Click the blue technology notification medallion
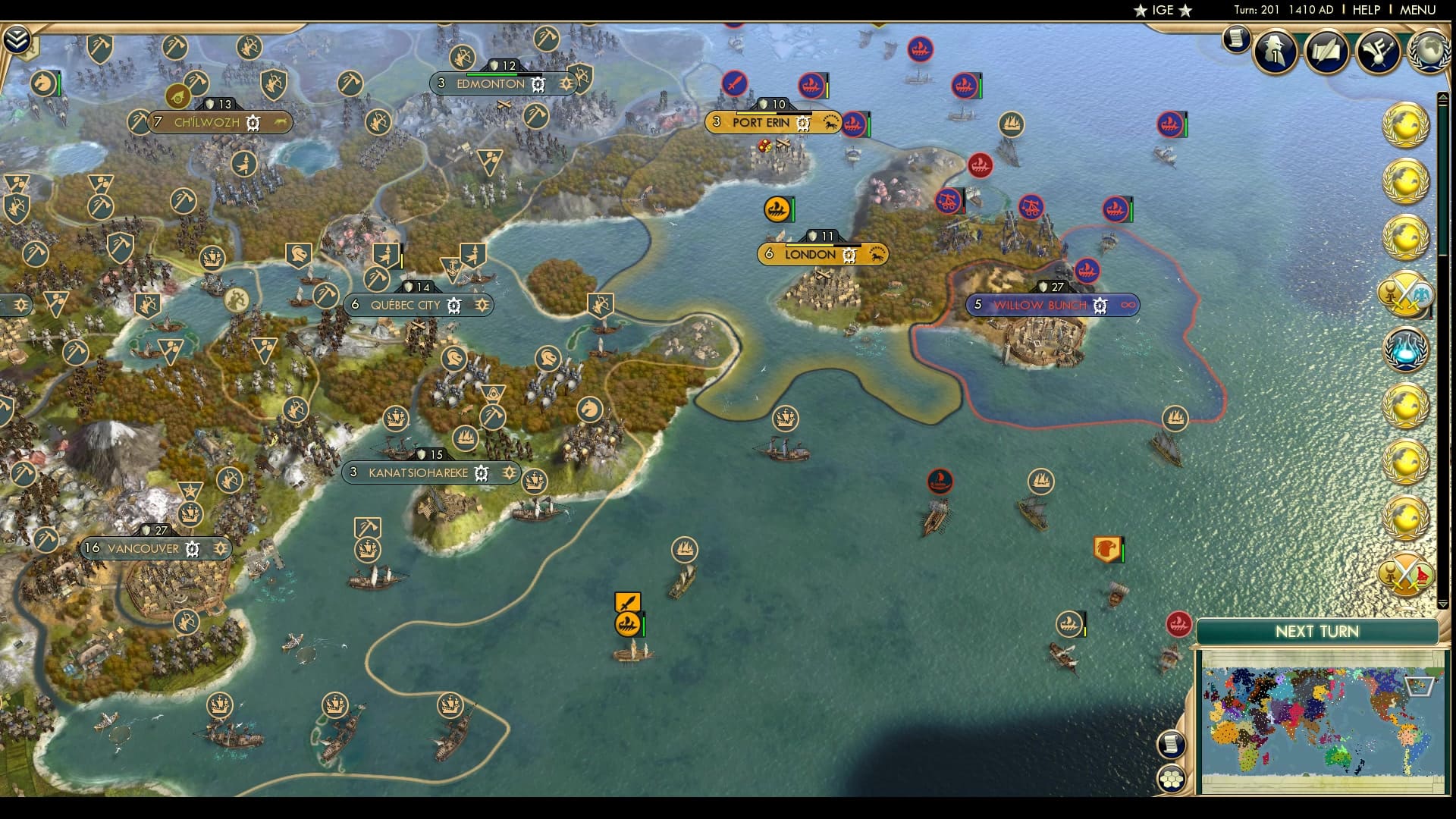The width and height of the screenshot is (1456, 819). coord(1407,349)
